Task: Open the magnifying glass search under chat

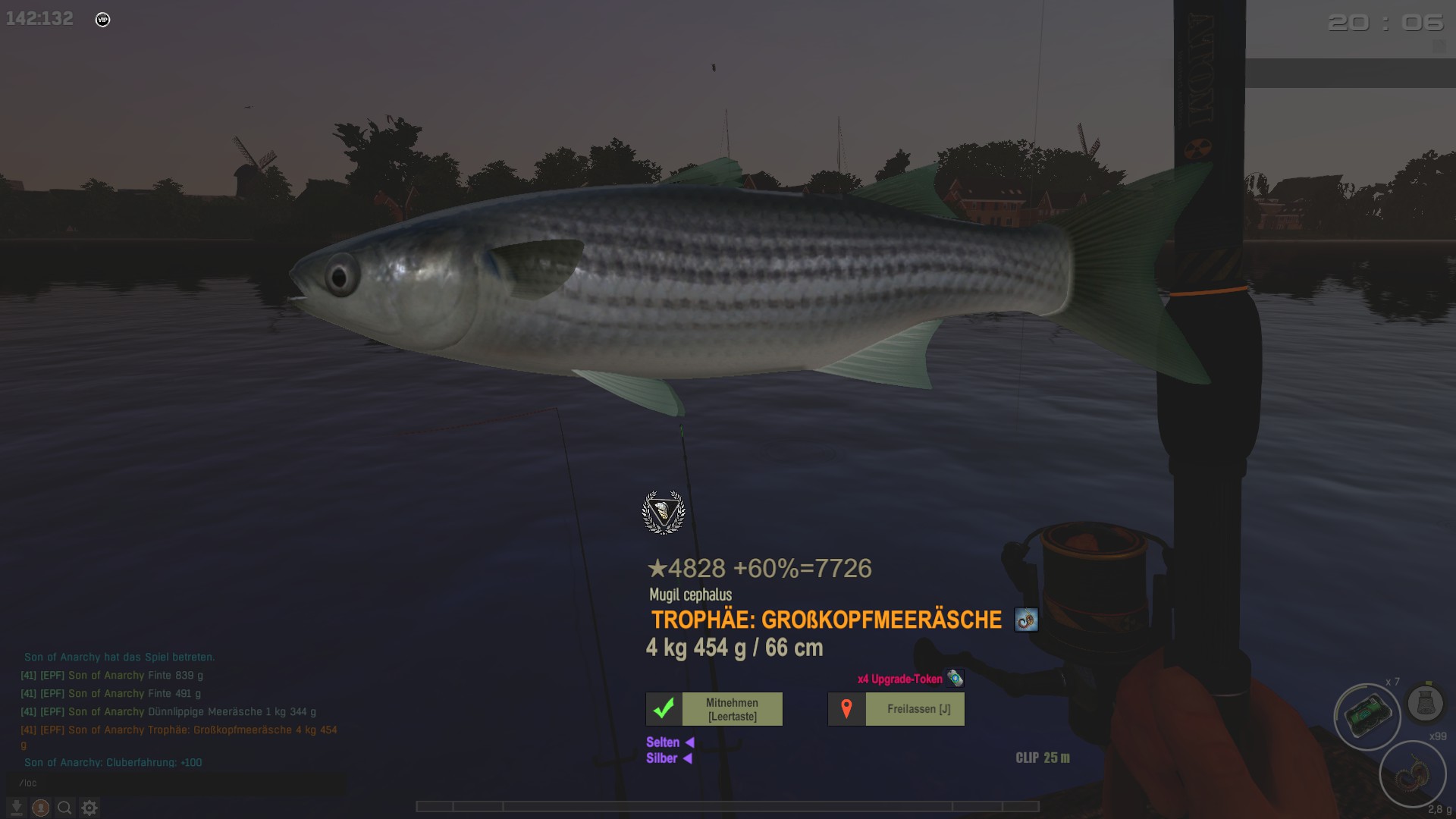Action: click(65, 808)
